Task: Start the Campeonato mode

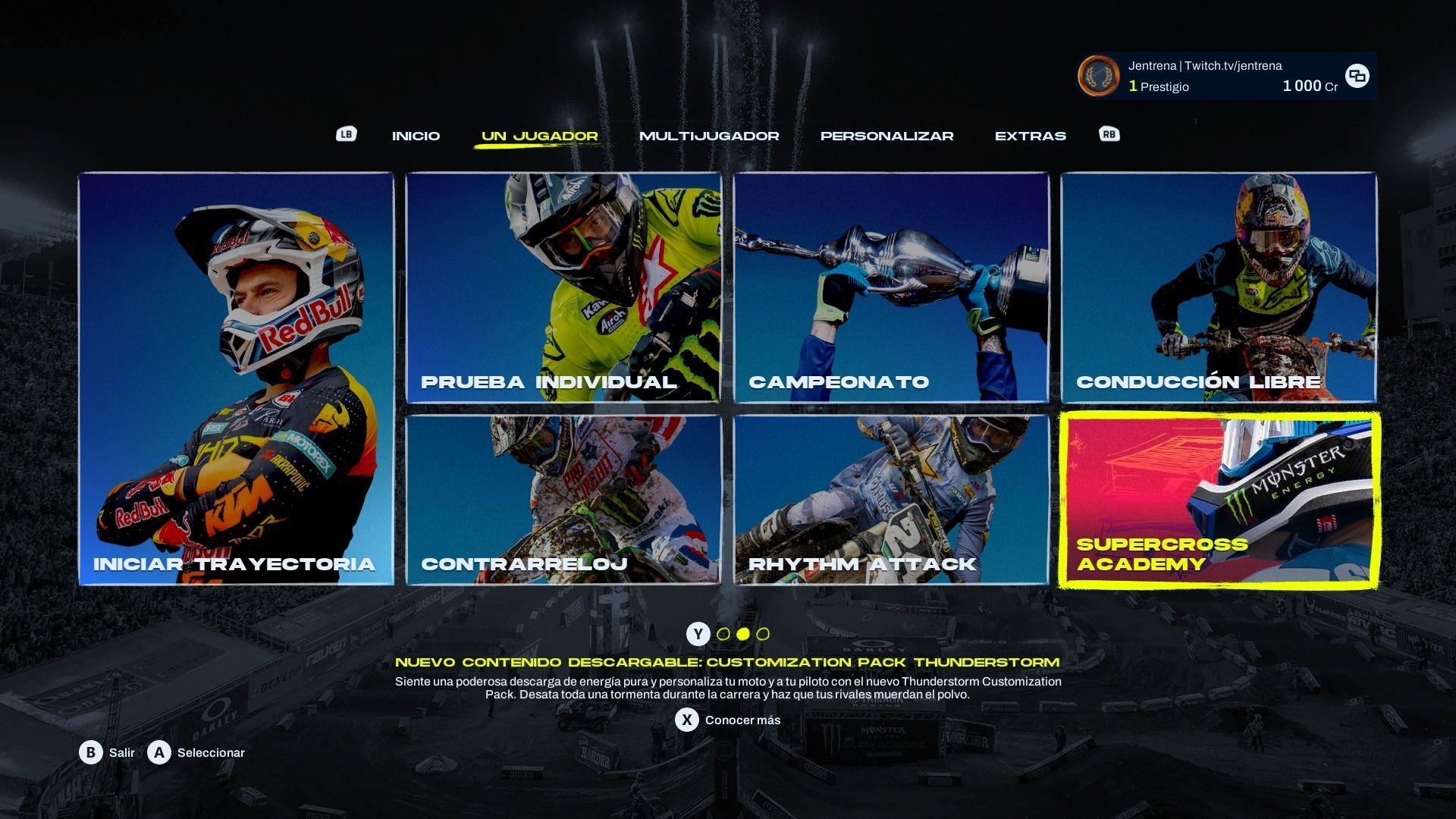Action: coord(891,287)
